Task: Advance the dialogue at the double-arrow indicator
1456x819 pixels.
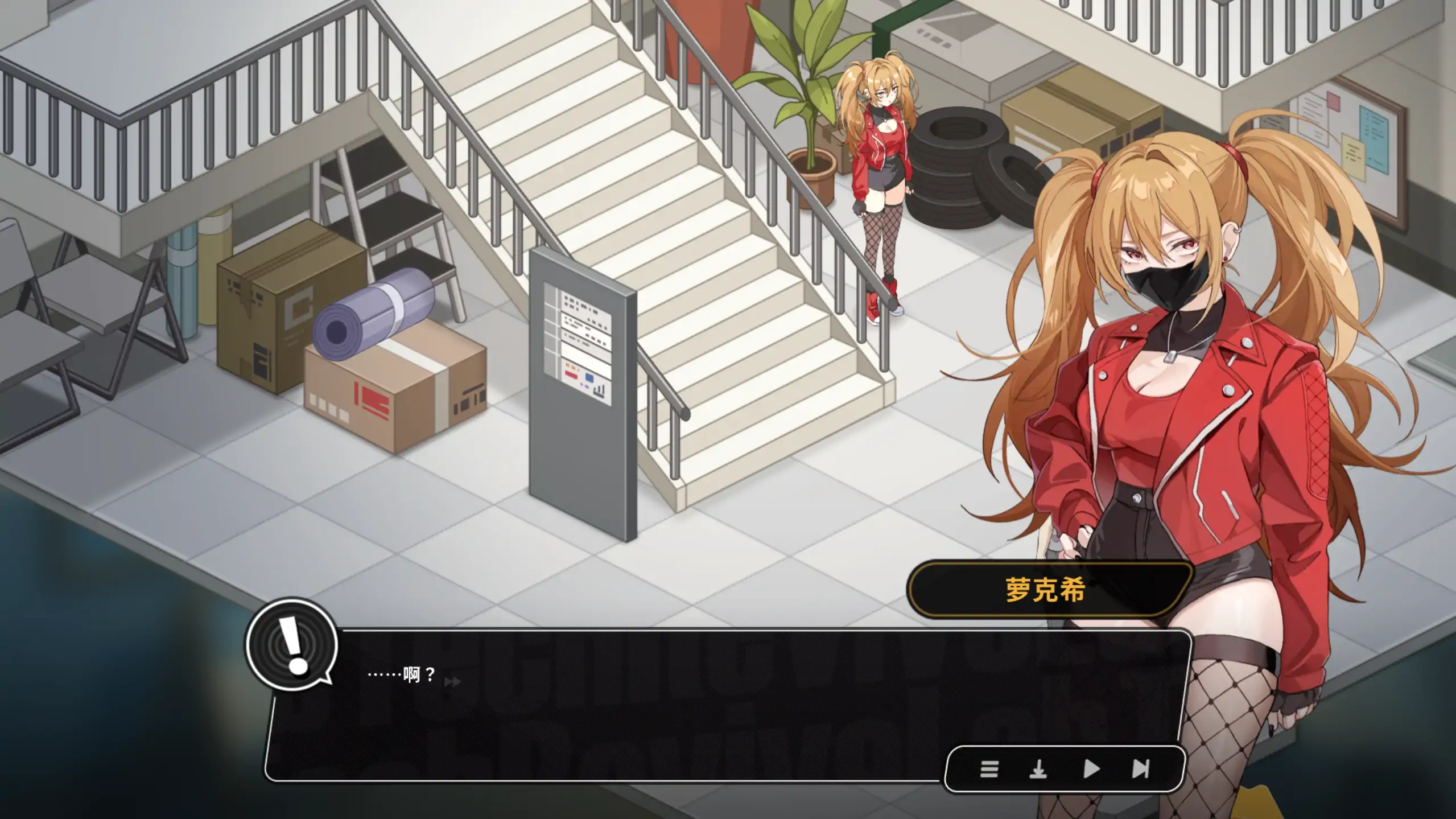Action: [x=452, y=681]
